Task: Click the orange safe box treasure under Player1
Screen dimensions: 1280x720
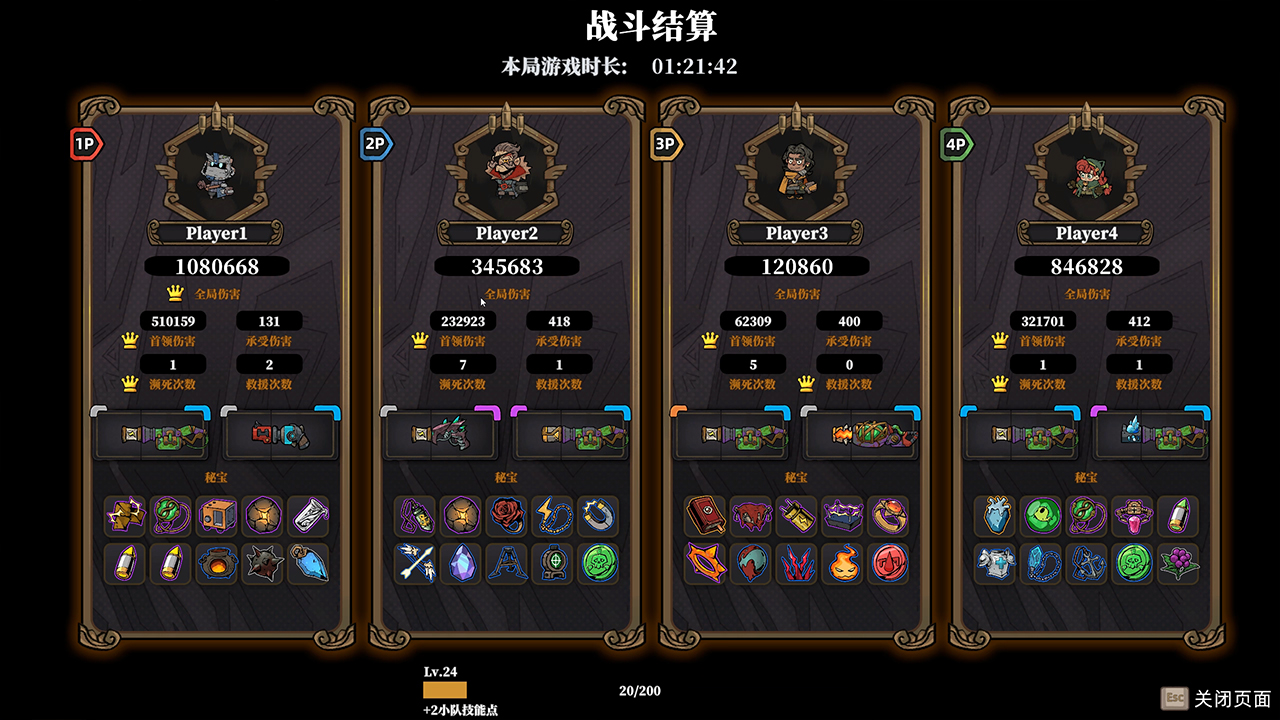Action: tap(218, 516)
